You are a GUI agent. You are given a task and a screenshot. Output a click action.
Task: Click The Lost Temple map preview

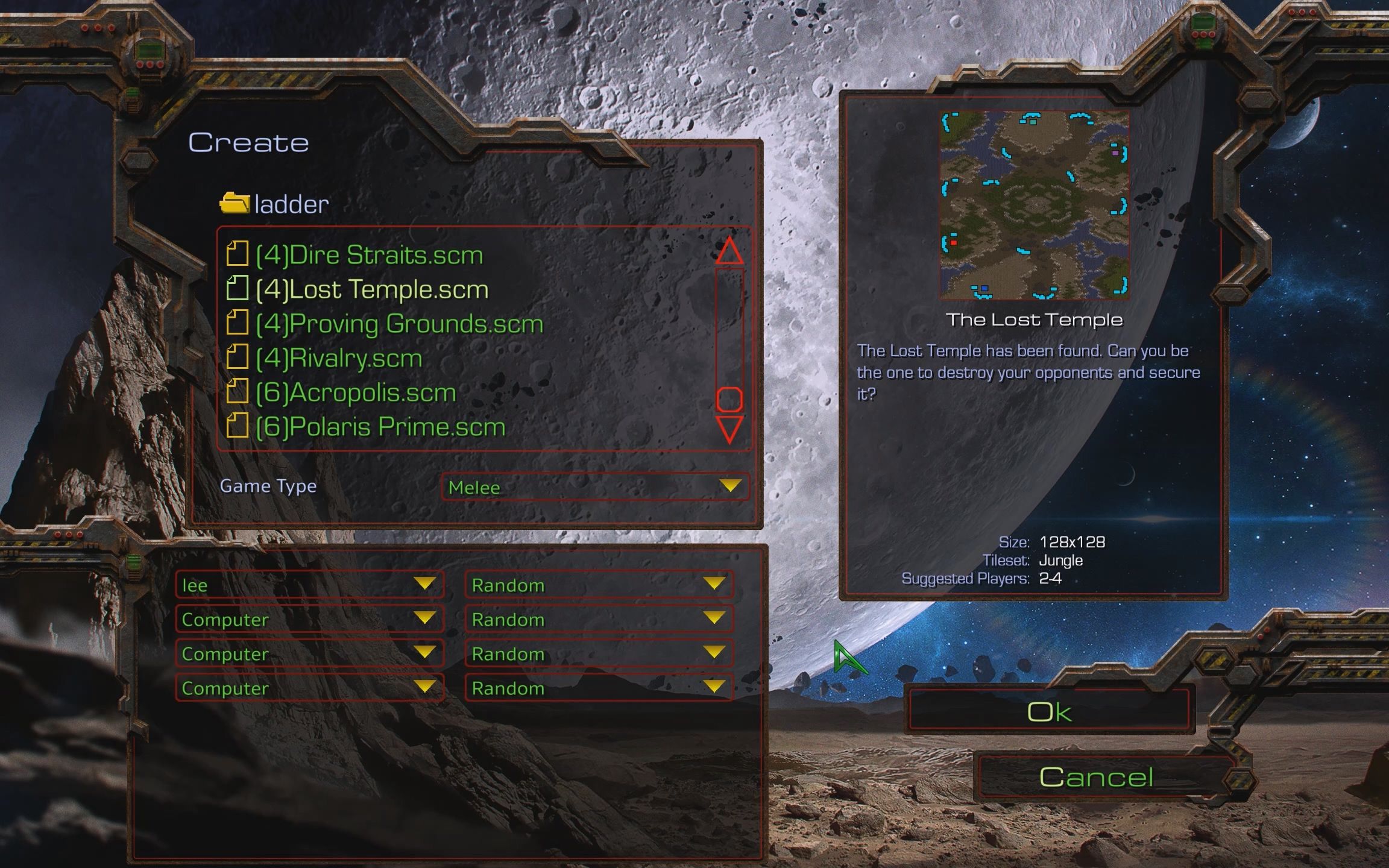(x=1035, y=205)
